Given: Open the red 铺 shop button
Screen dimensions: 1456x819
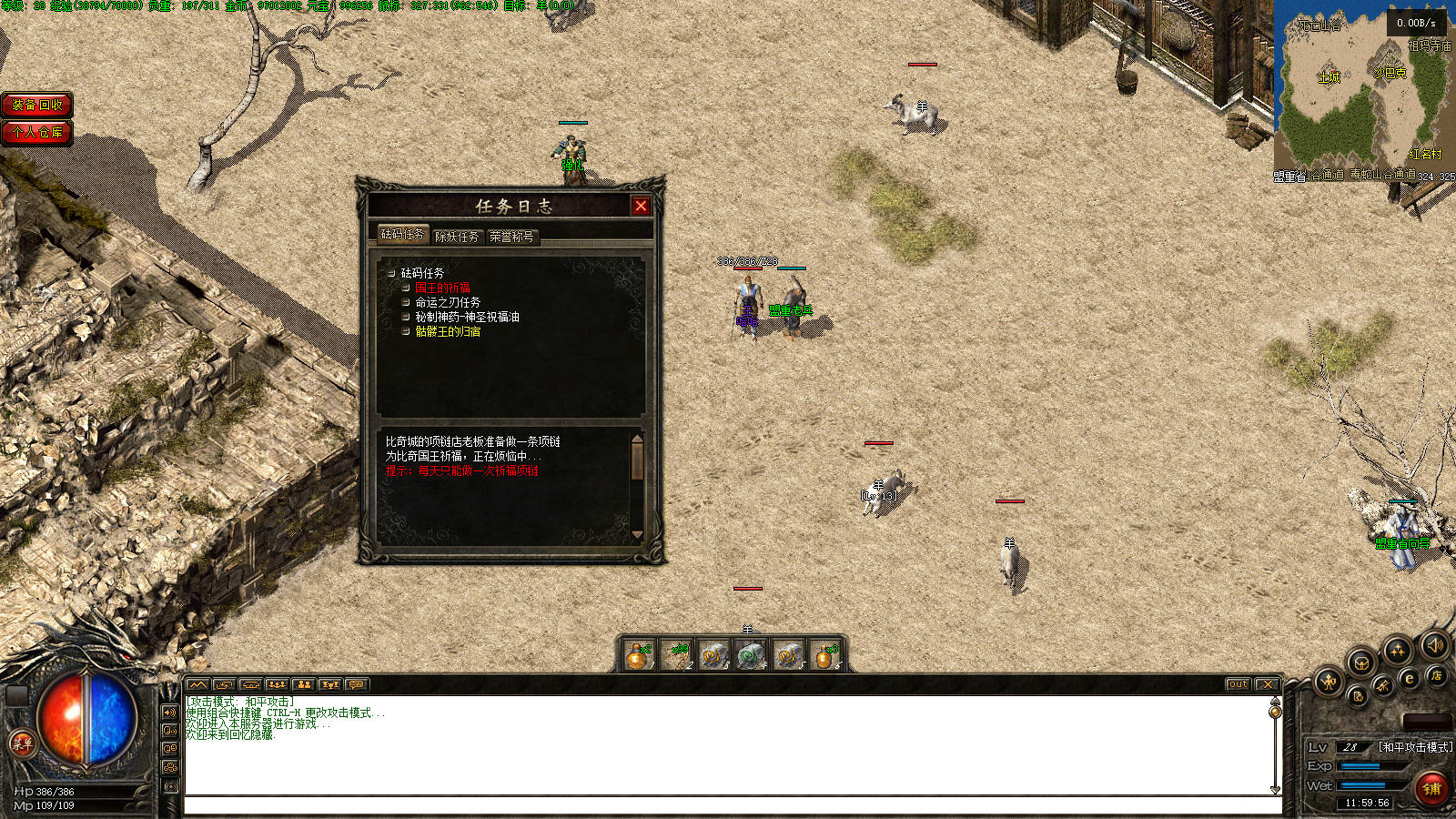Looking at the screenshot, I should pyautogui.click(x=1432, y=788).
